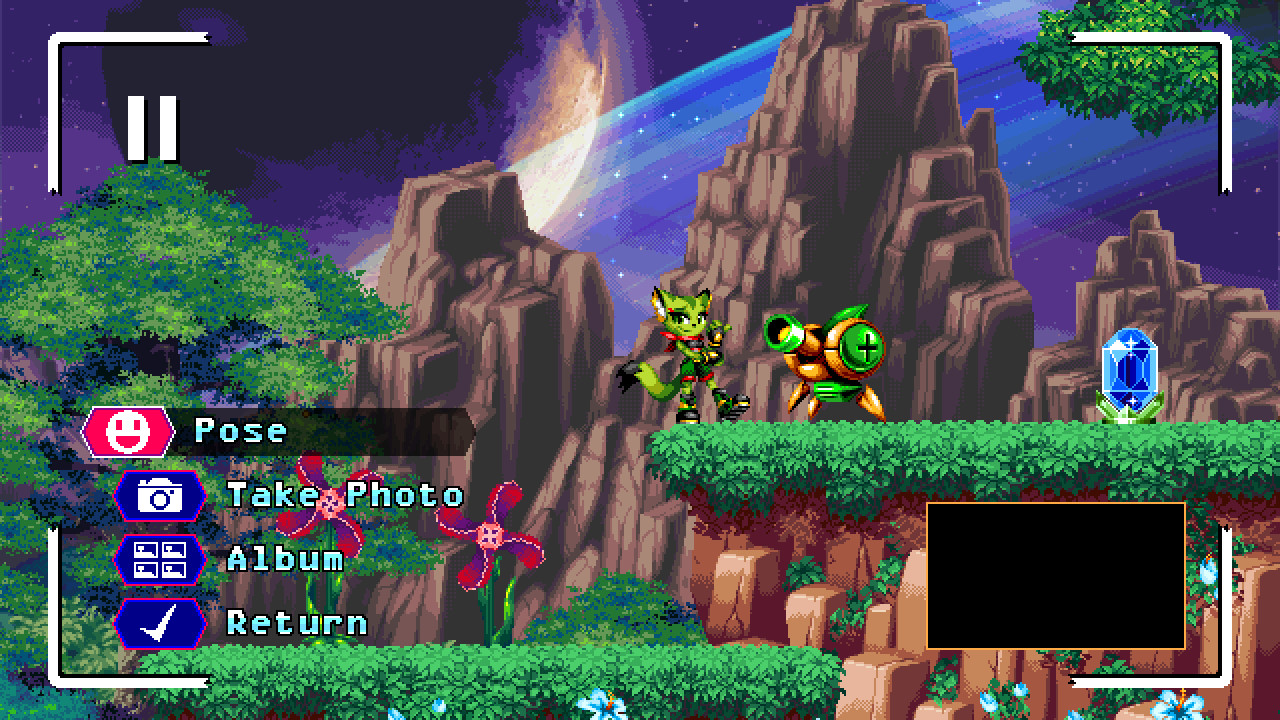
Task: Choose Return to exit photo mode
Action: point(297,623)
